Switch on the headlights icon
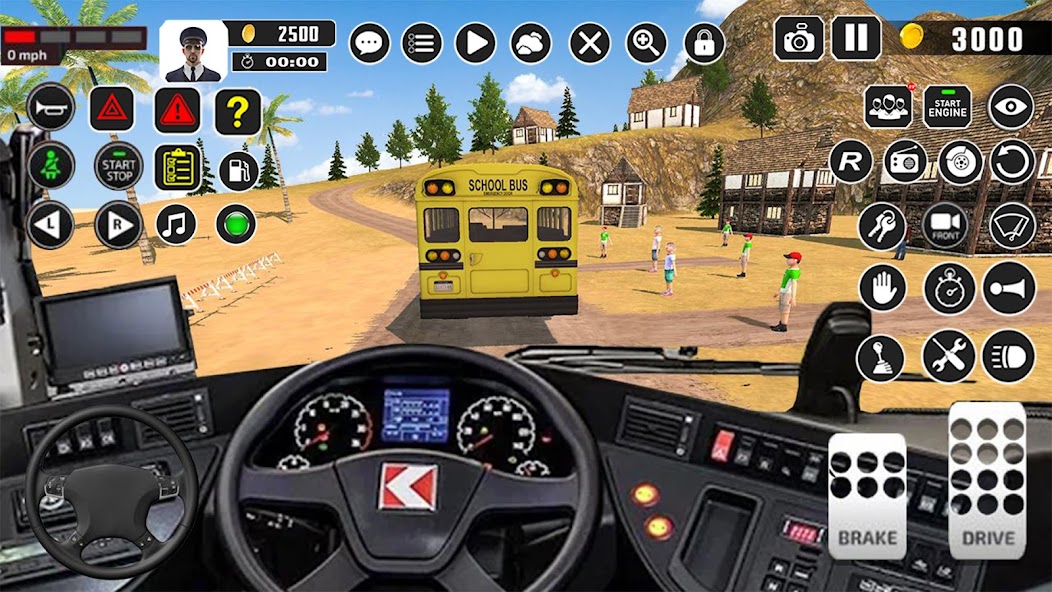Viewport: 1052px width, 592px height. [x=1008, y=357]
